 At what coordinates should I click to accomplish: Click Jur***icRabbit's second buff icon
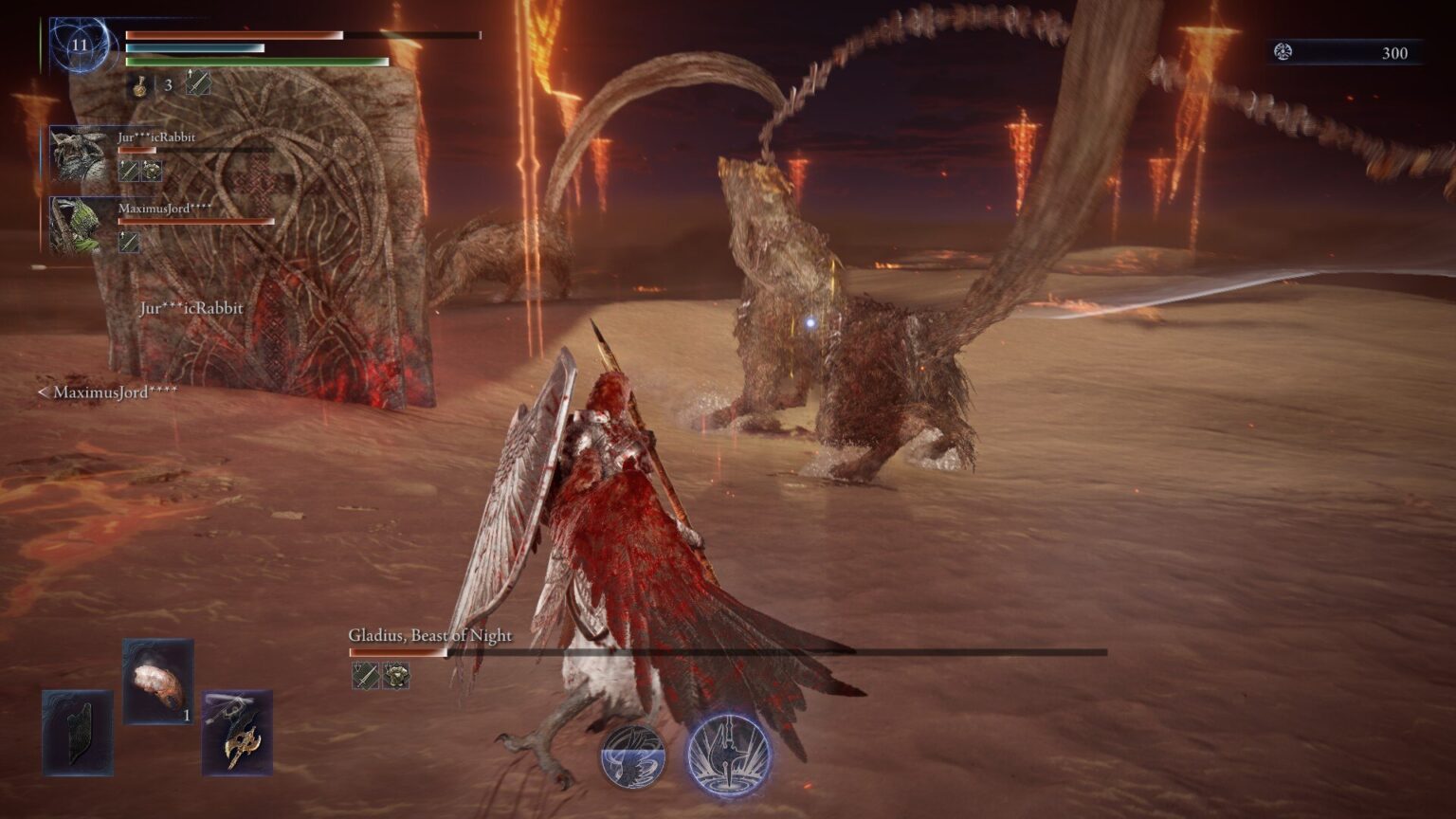(150, 173)
